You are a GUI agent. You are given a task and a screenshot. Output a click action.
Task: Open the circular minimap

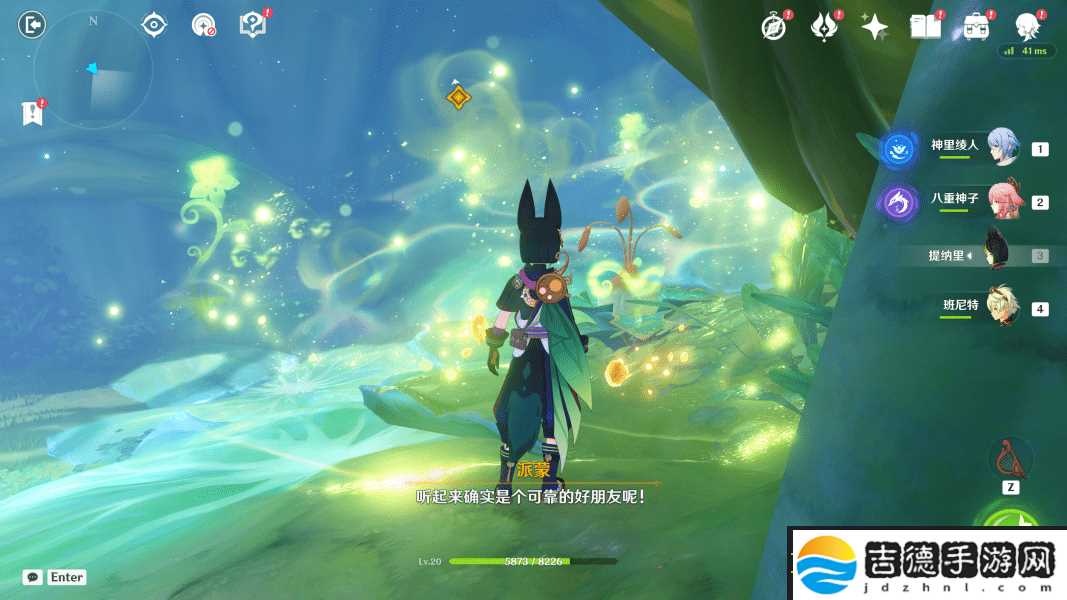point(93,70)
